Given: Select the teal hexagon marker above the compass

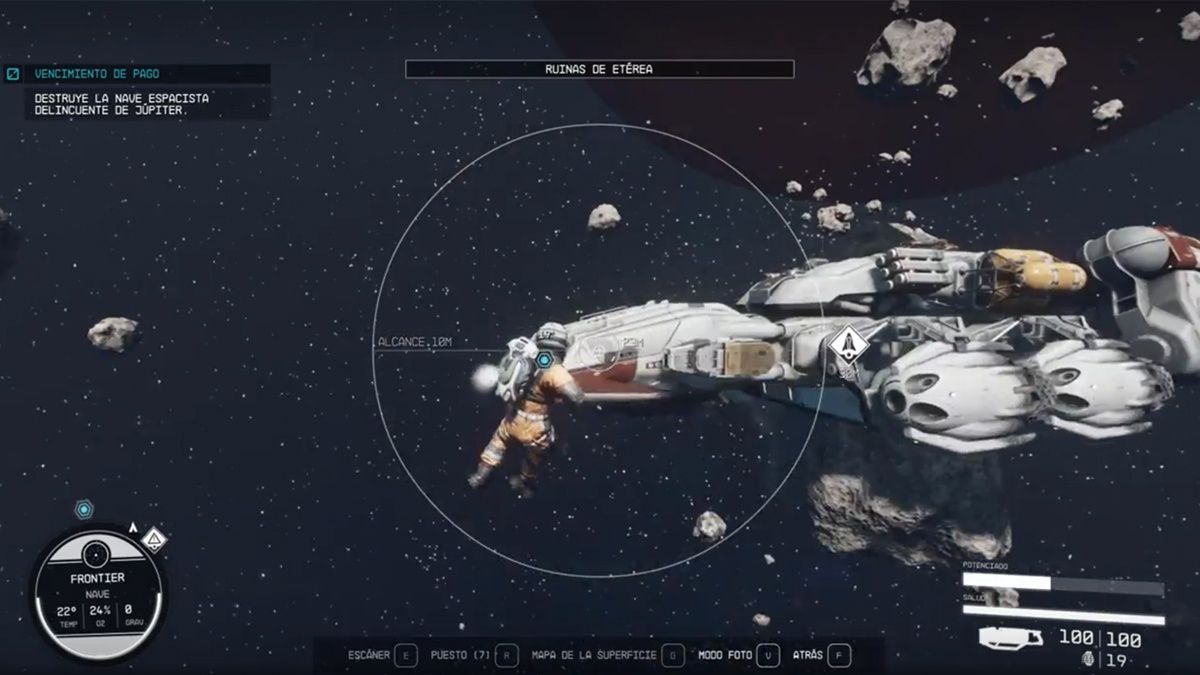Looking at the screenshot, I should 85,509.
